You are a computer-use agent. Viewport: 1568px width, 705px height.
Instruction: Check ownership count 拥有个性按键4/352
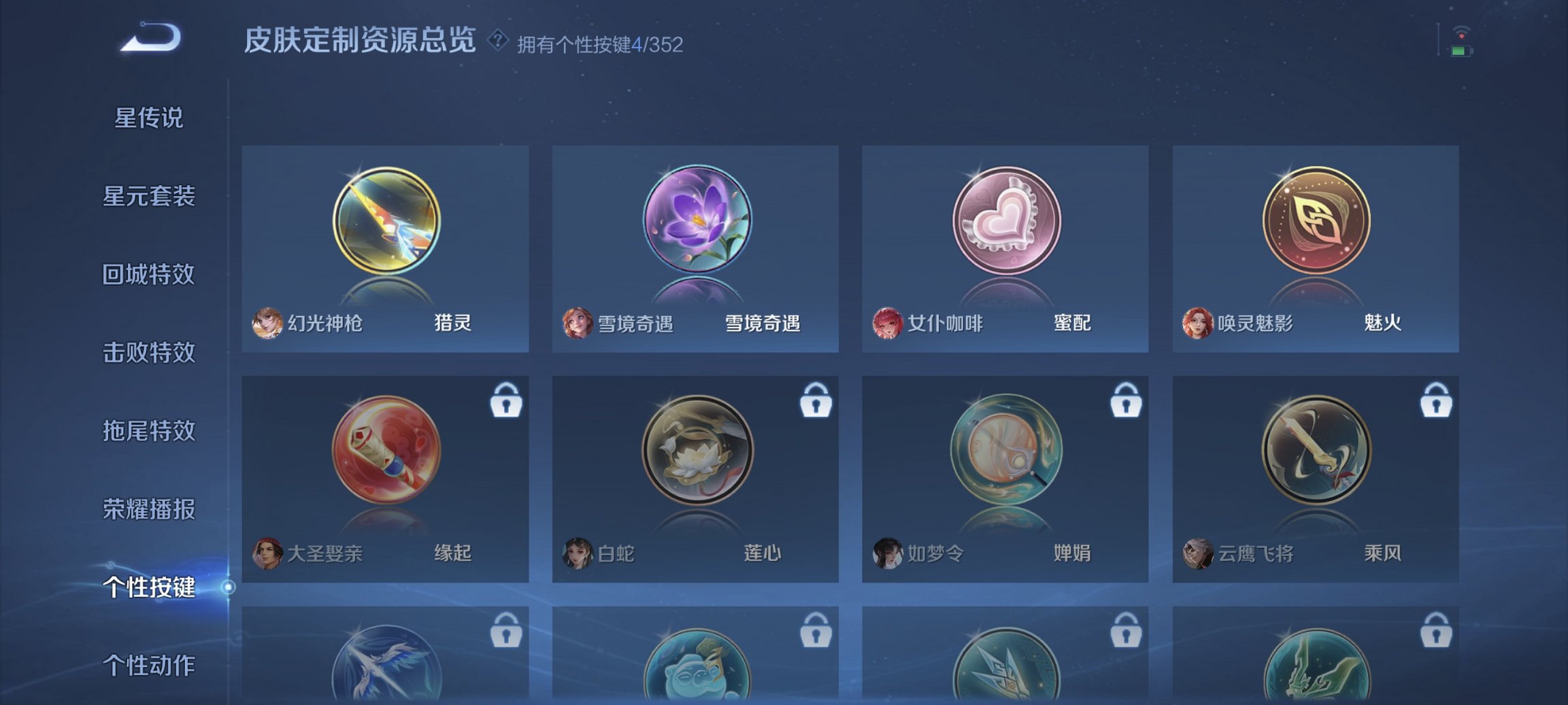(x=601, y=44)
